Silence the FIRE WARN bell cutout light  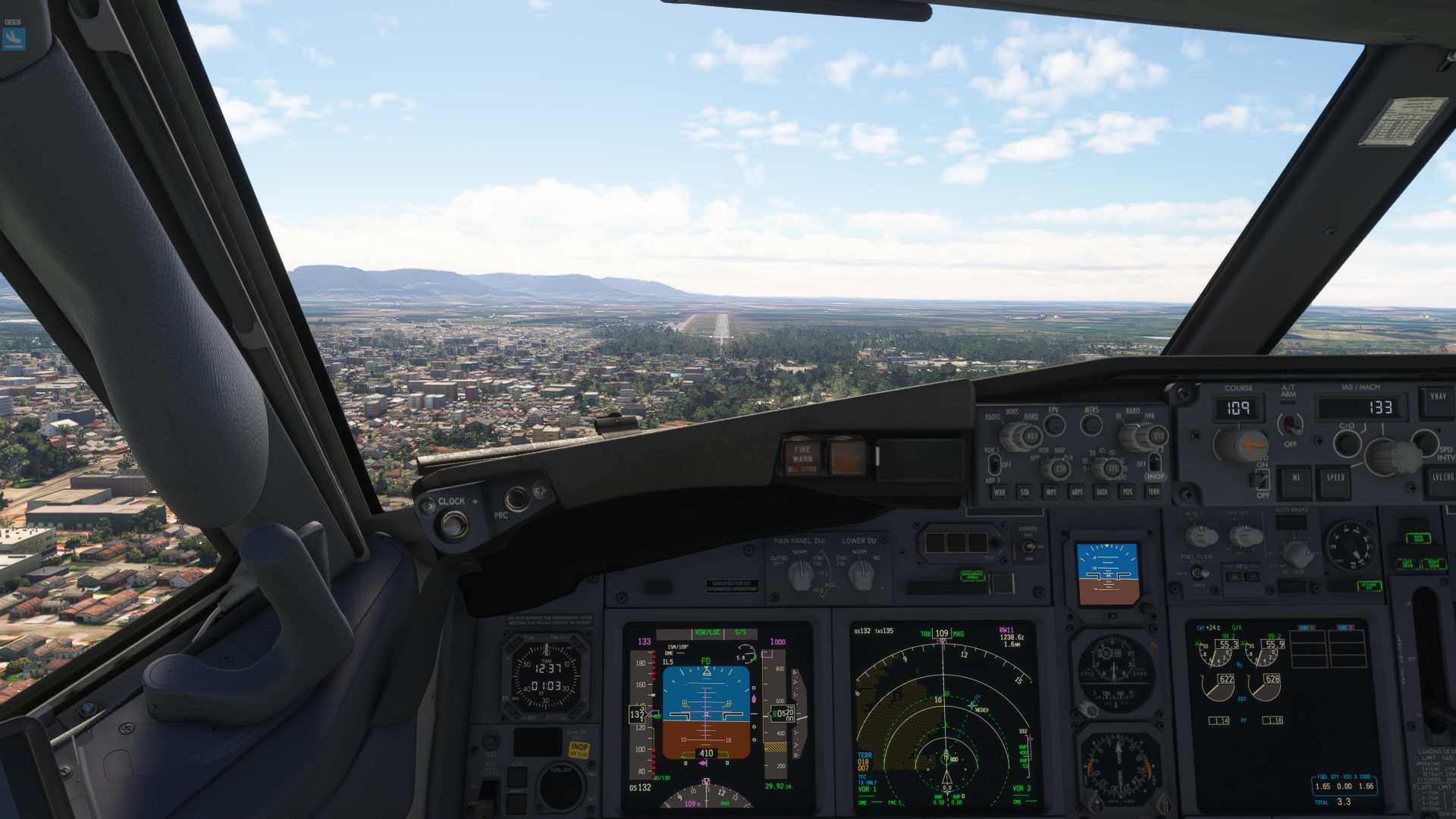(802, 457)
